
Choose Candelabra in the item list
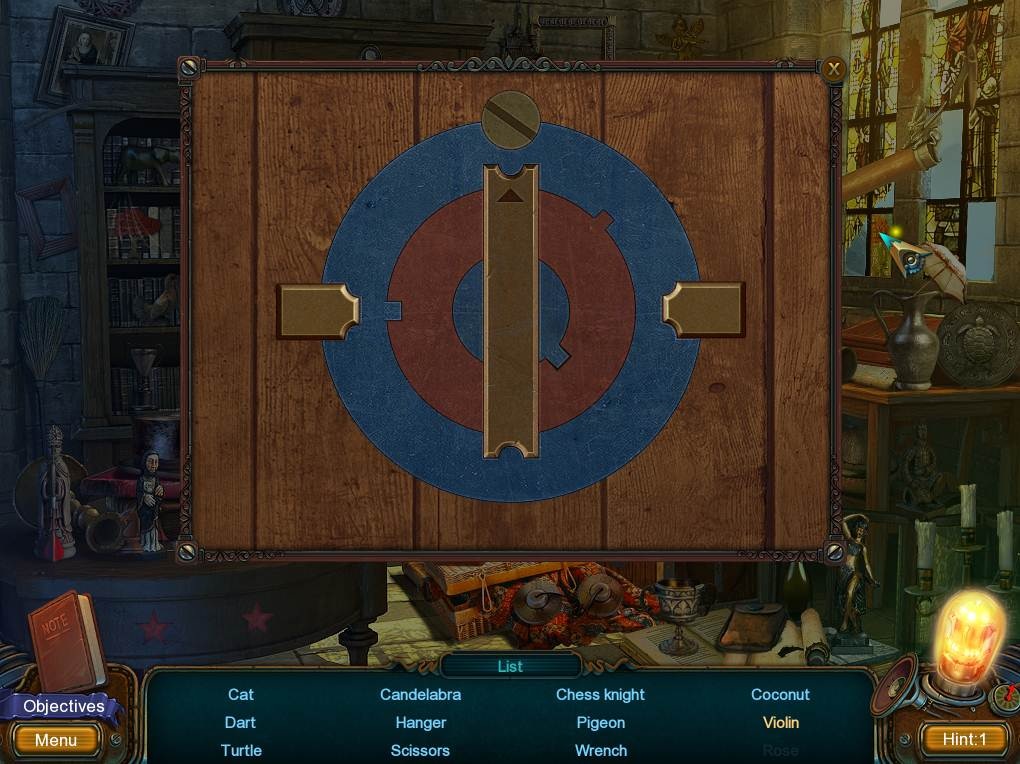tap(420, 694)
